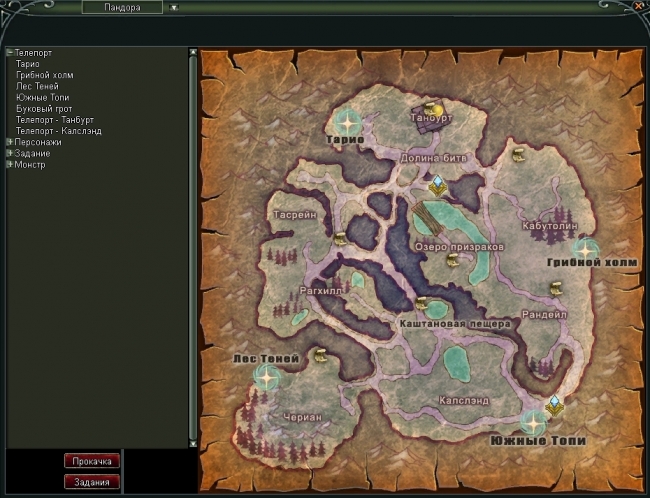The height and width of the screenshot is (498, 650).
Task: Select Лес Теней list entry
Action: [x=37, y=86]
